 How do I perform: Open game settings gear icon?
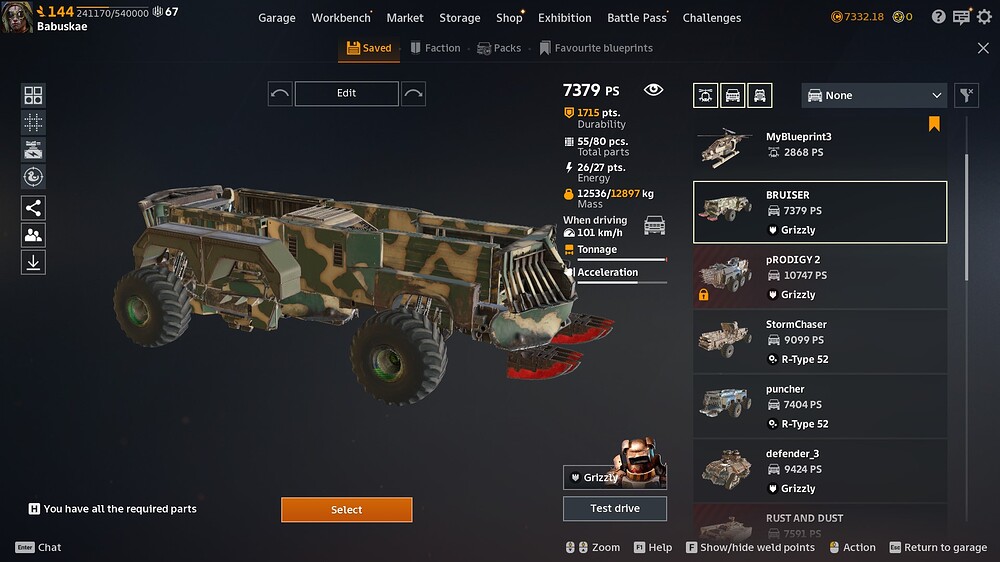click(984, 17)
